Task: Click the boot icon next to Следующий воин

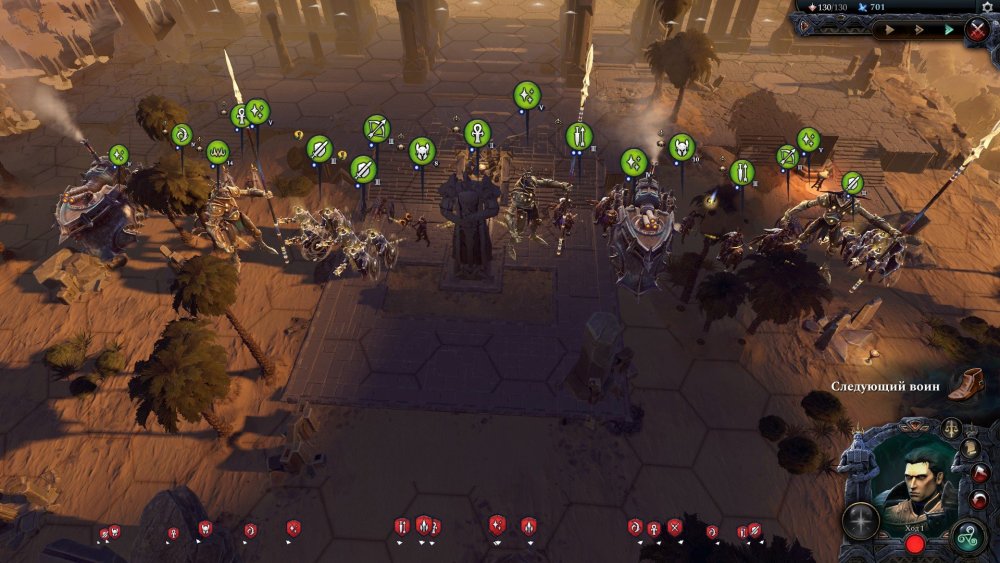Action: coord(964,385)
